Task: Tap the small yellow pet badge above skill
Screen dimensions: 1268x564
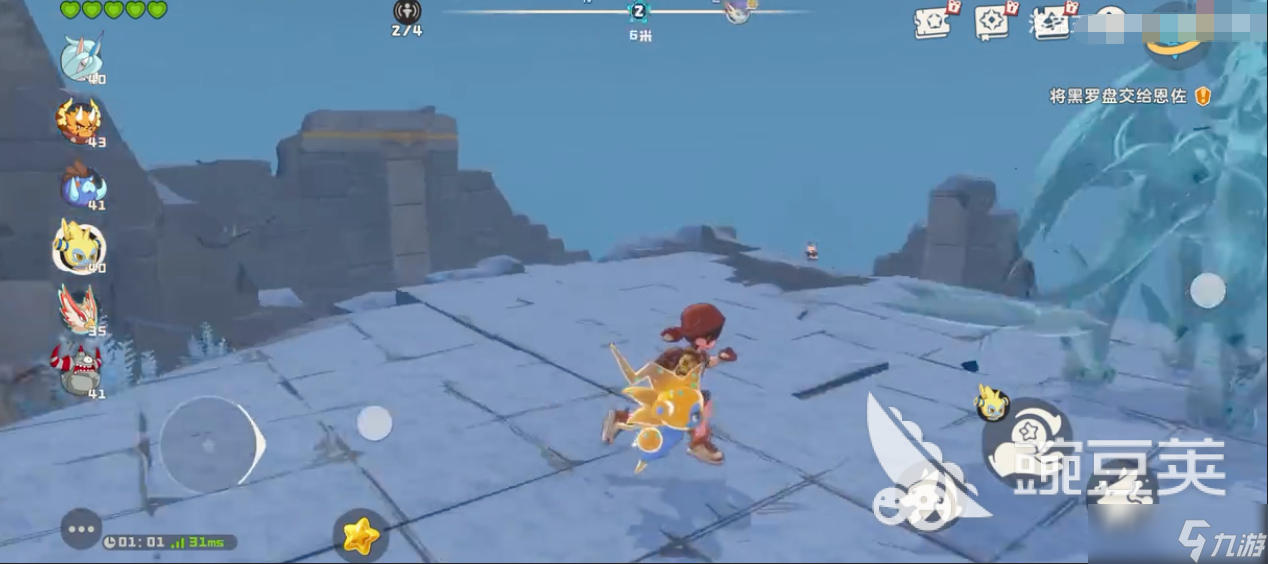Action: [991, 402]
